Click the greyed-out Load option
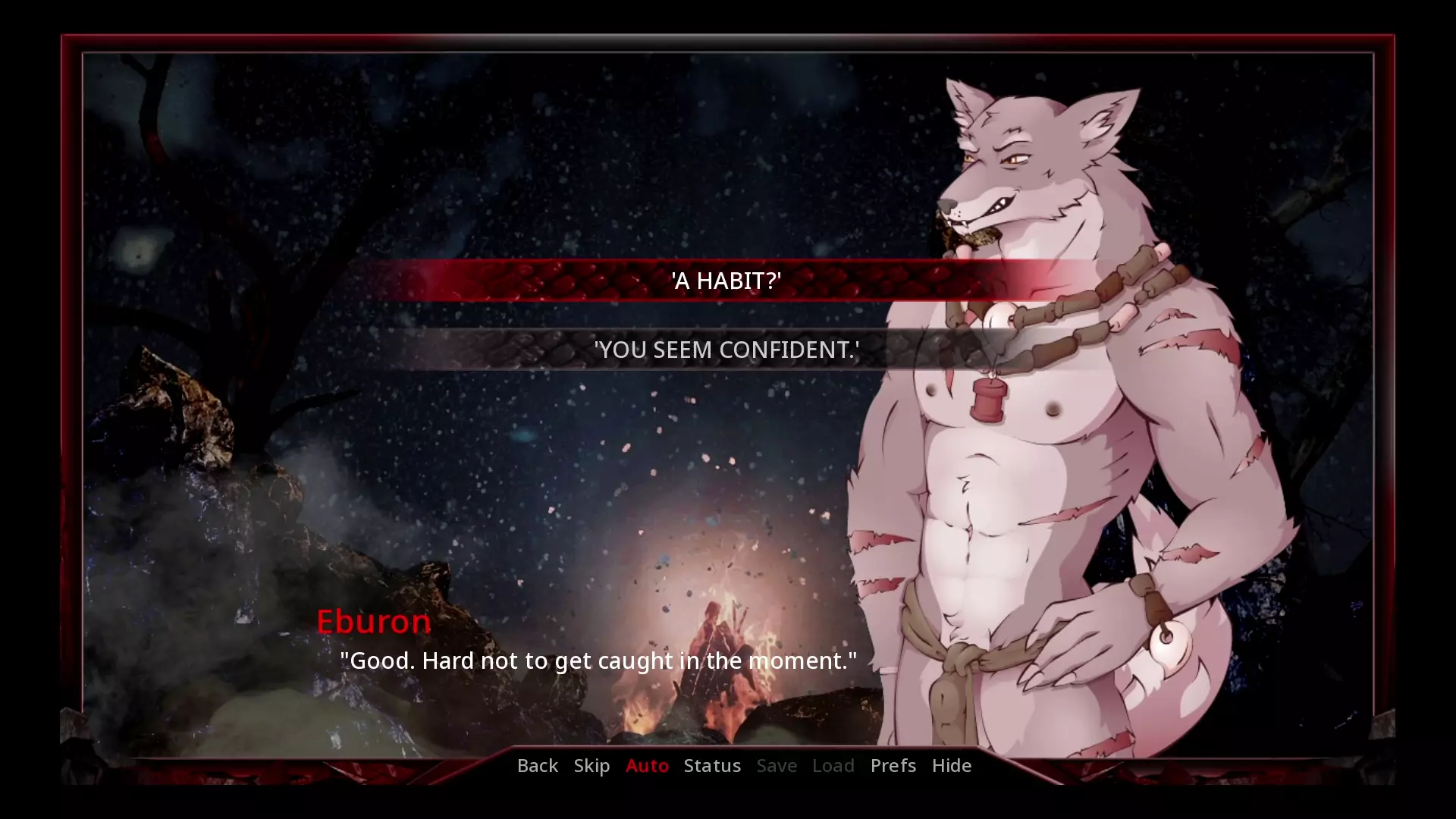Image resolution: width=1456 pixels, height=819 pixels. coord(833,766)
